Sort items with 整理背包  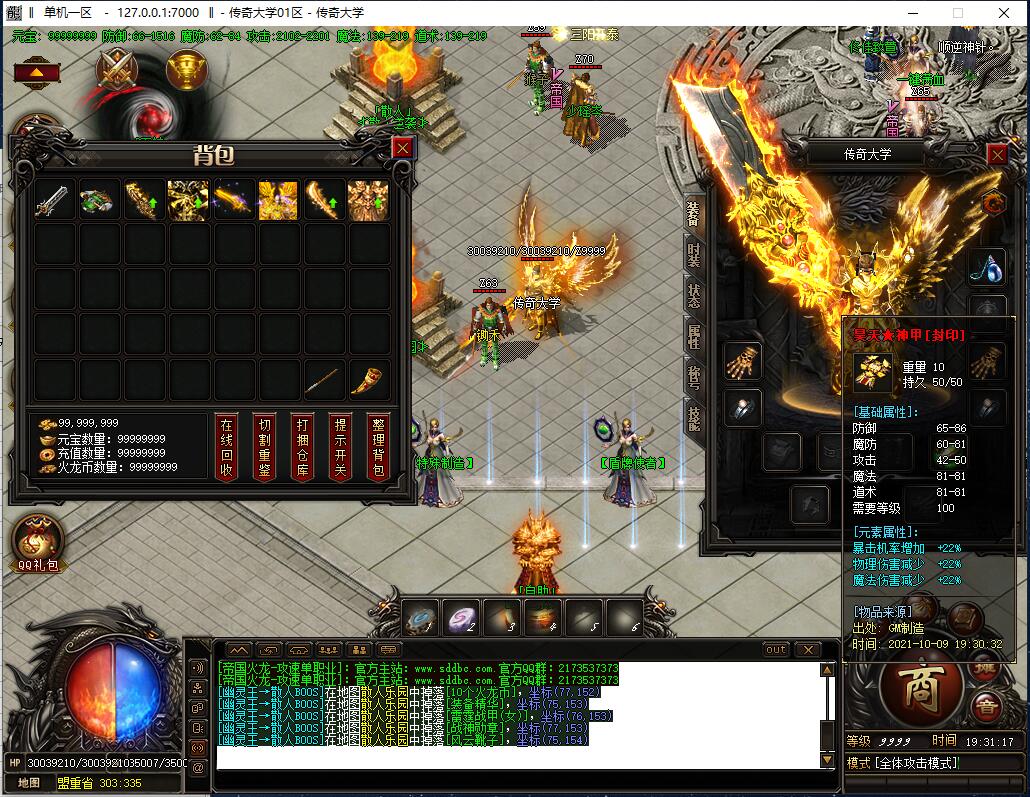tap(378, 447)
